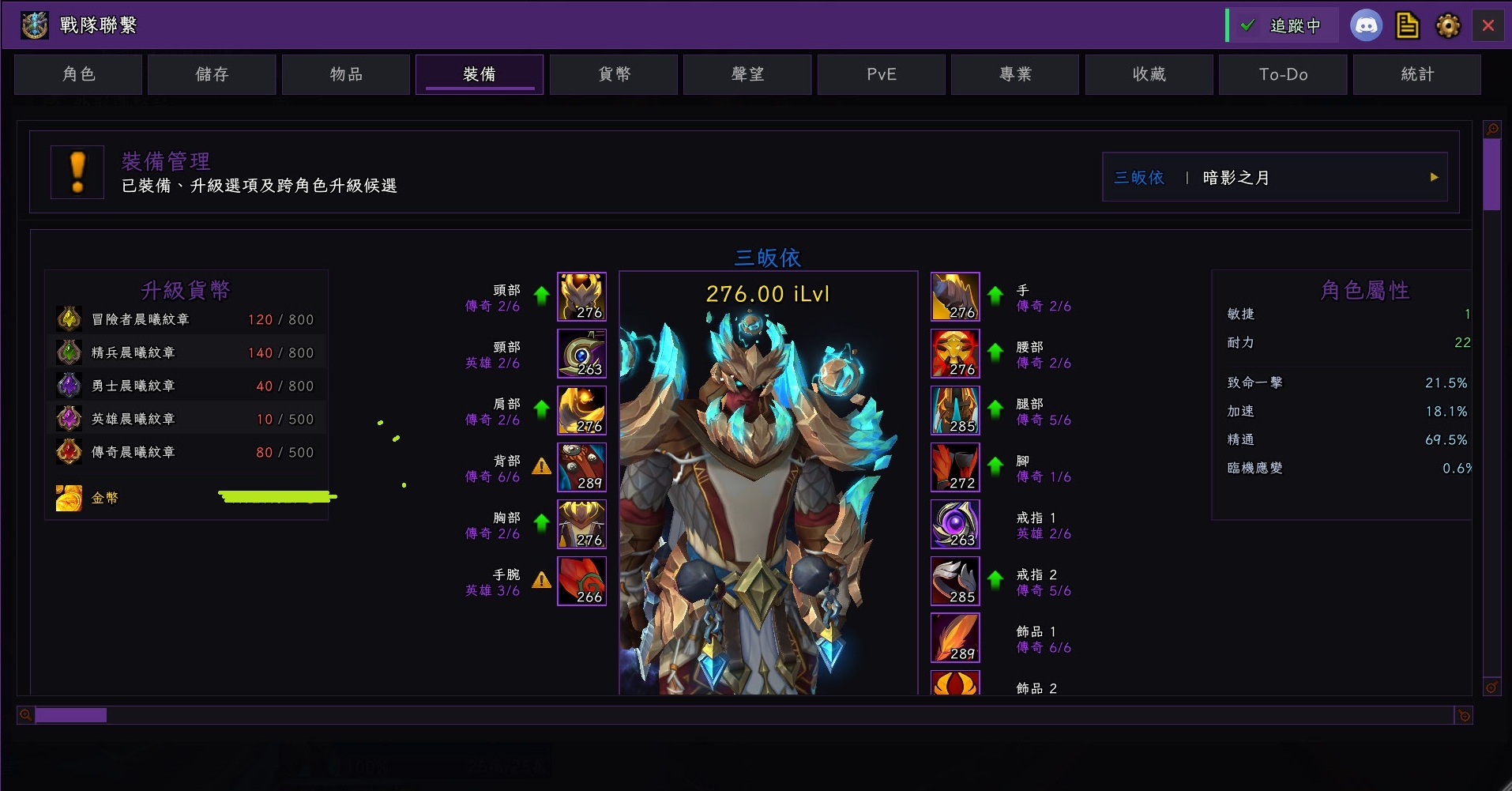Switch to the 角色 tab

pos(78,74)
